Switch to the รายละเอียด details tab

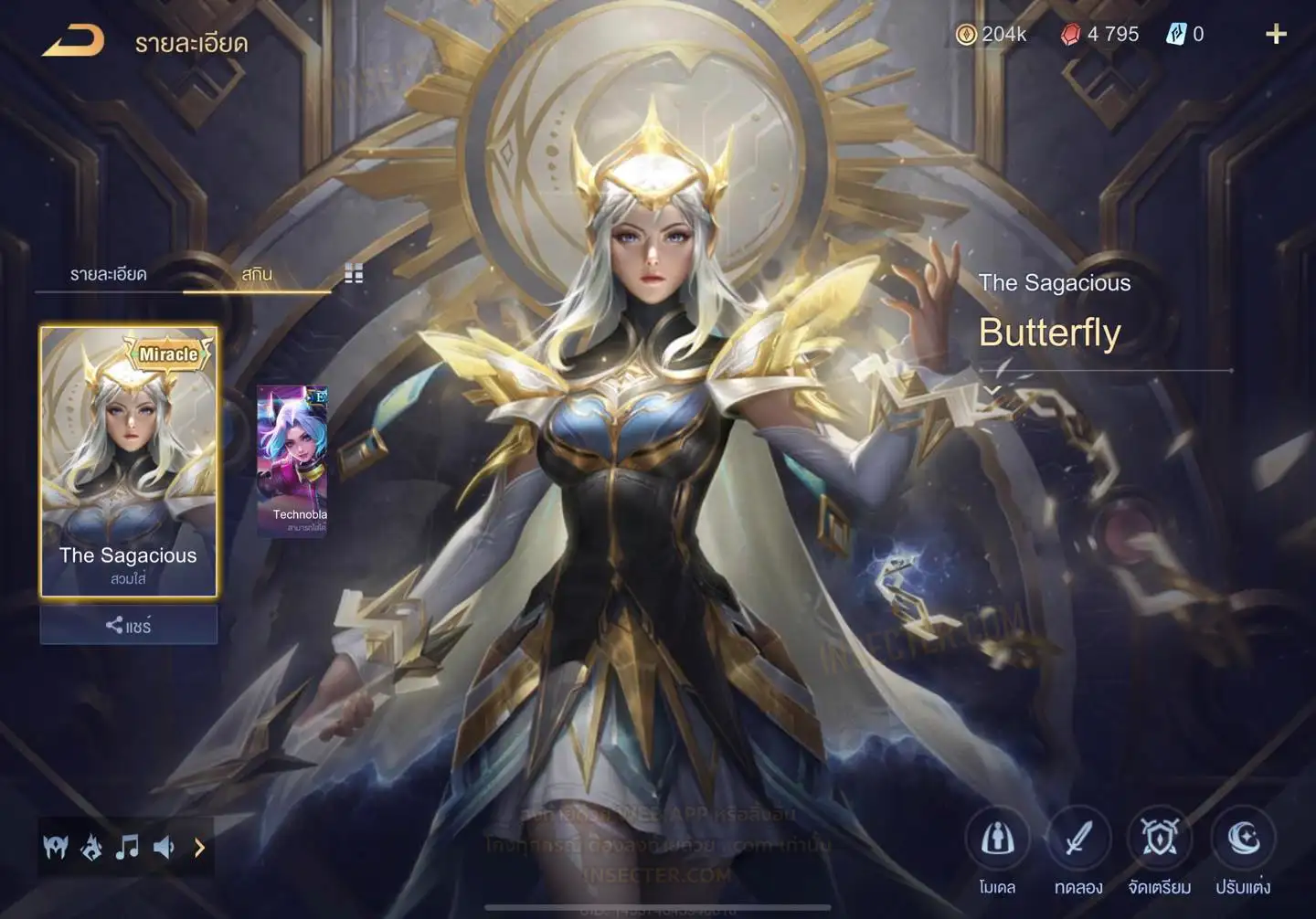pyautogui.click(x=108, y=274)
